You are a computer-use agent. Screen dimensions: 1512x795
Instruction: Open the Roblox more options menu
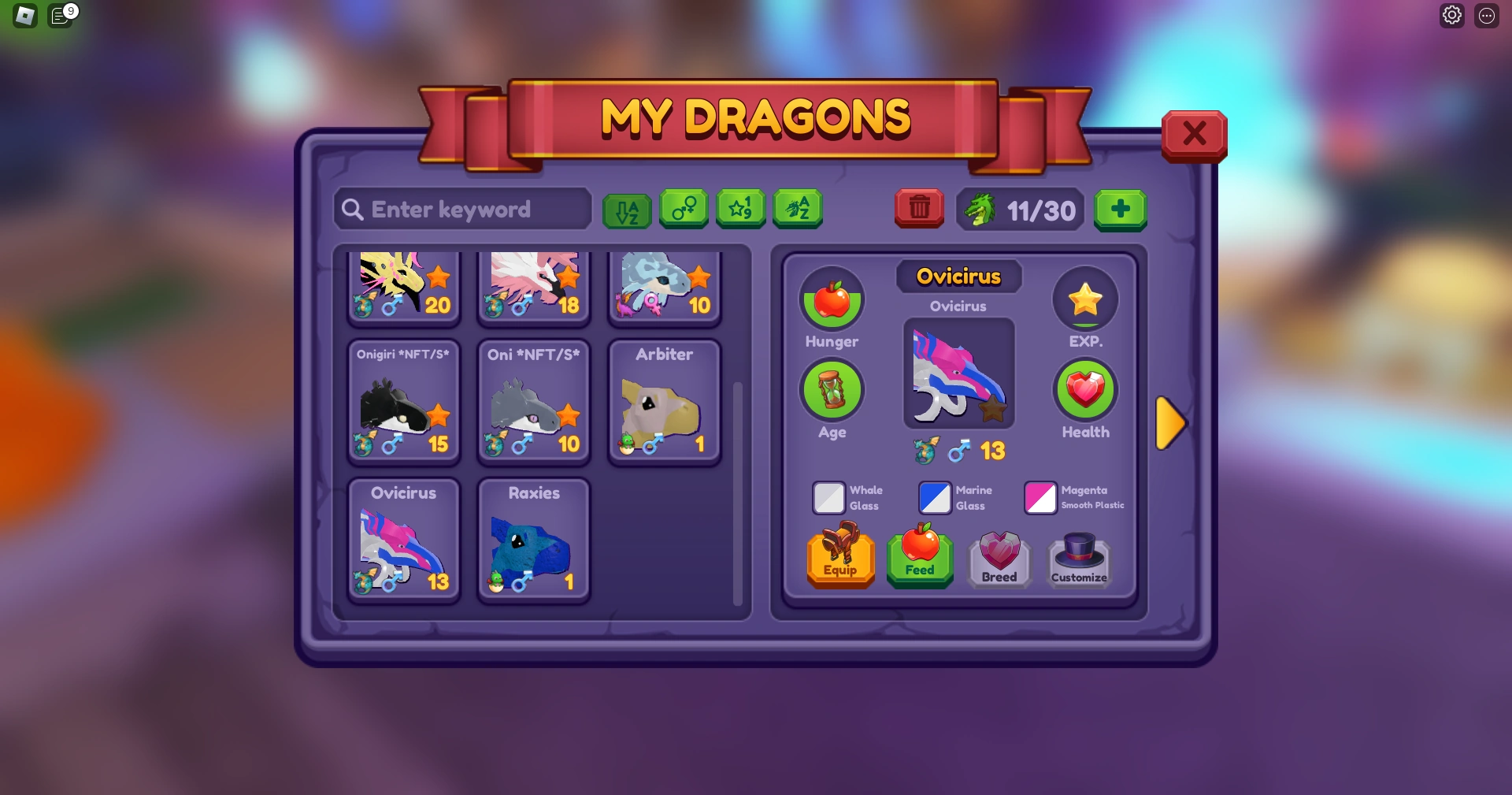(x=1488, y=14)
